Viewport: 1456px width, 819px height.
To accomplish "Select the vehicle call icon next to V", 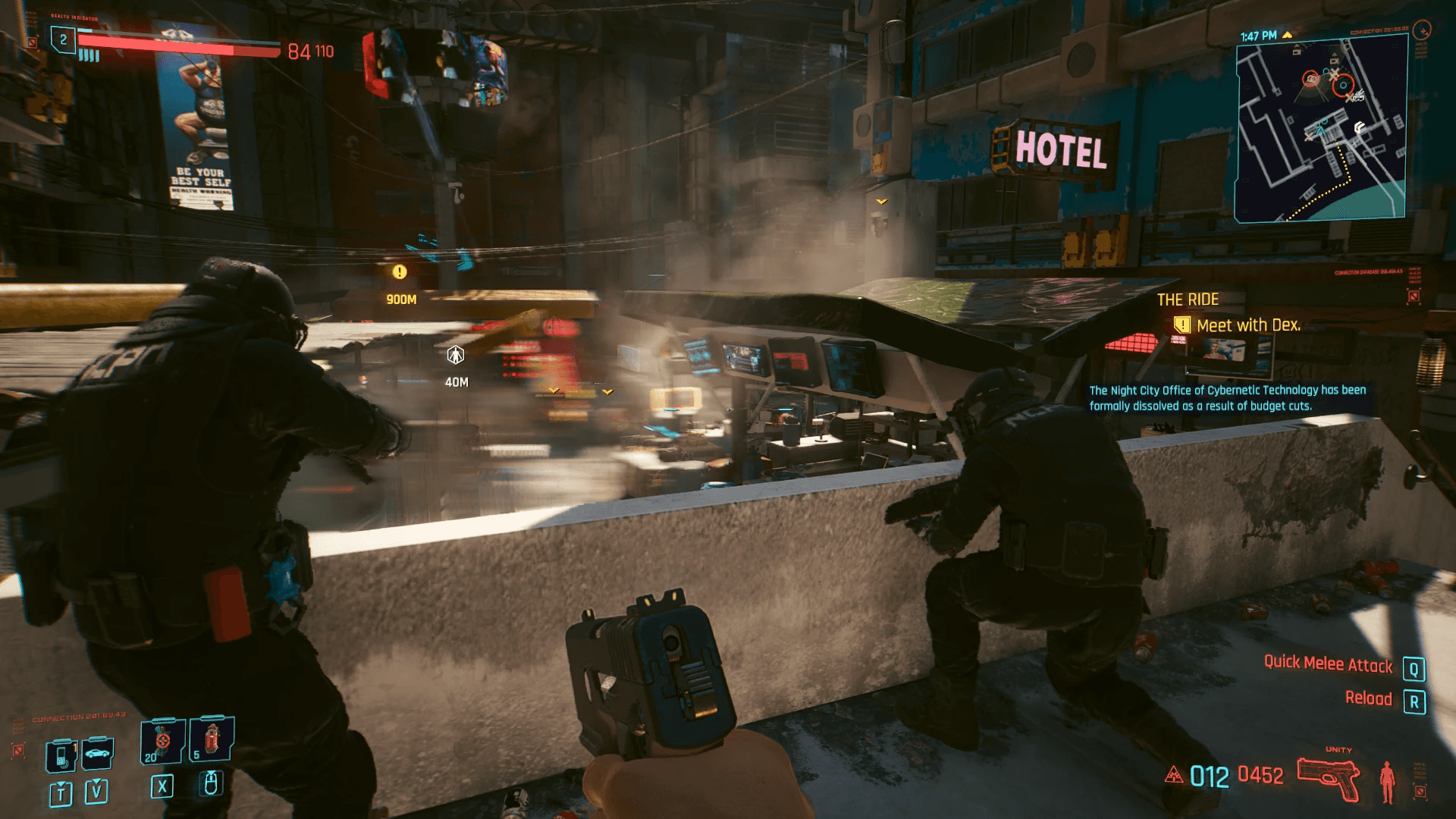I will 96,754.
